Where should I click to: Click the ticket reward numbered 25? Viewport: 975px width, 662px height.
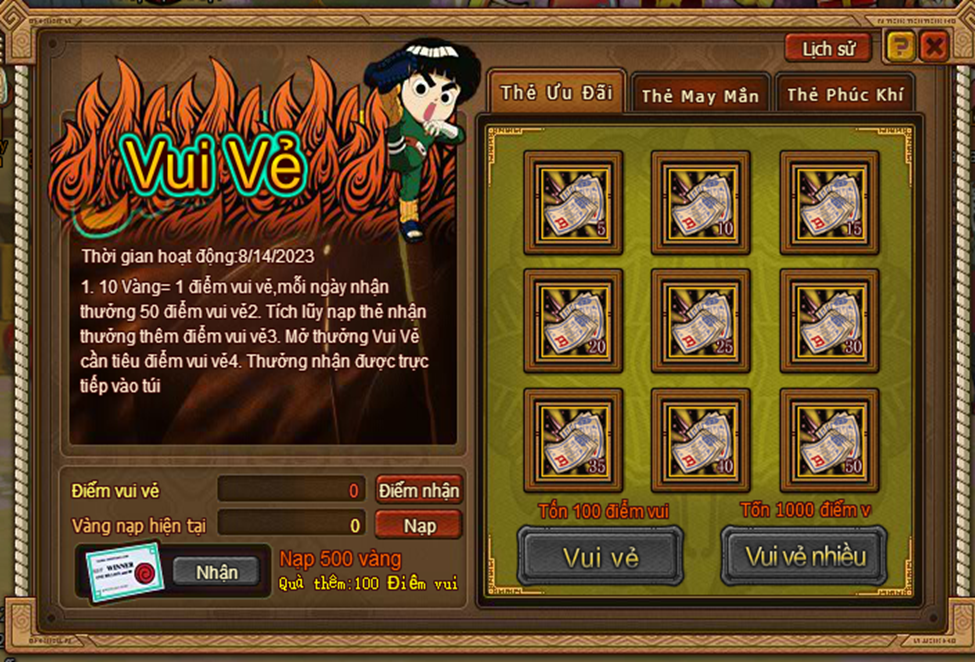point(700,320)
